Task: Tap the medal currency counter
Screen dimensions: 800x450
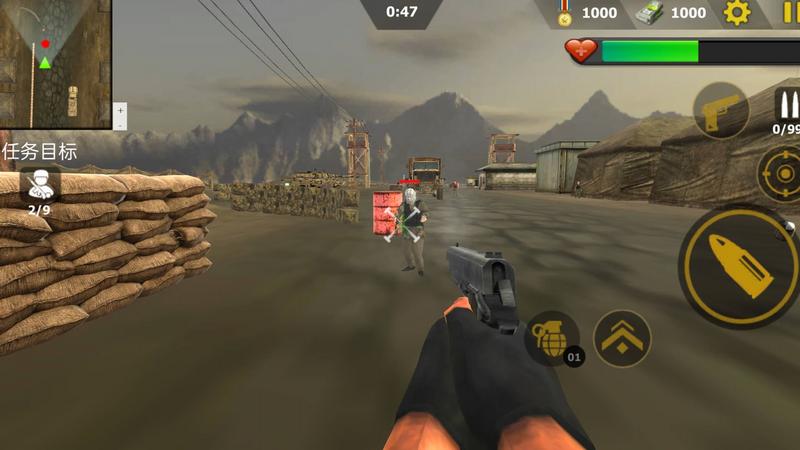Action: click(587, 13)
